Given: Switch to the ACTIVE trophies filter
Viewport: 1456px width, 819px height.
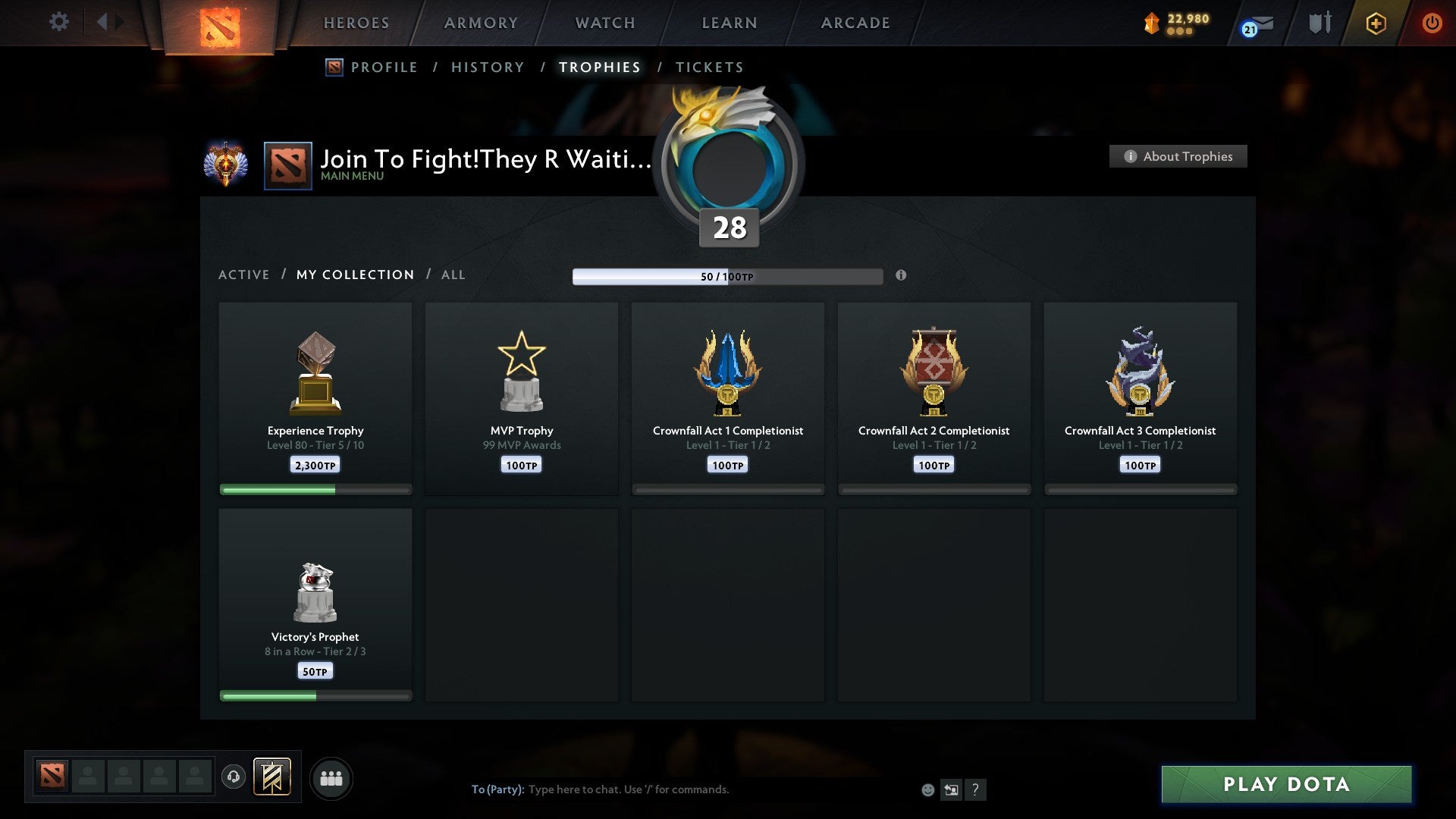Looking at the screenshot, I should [244, 275].
